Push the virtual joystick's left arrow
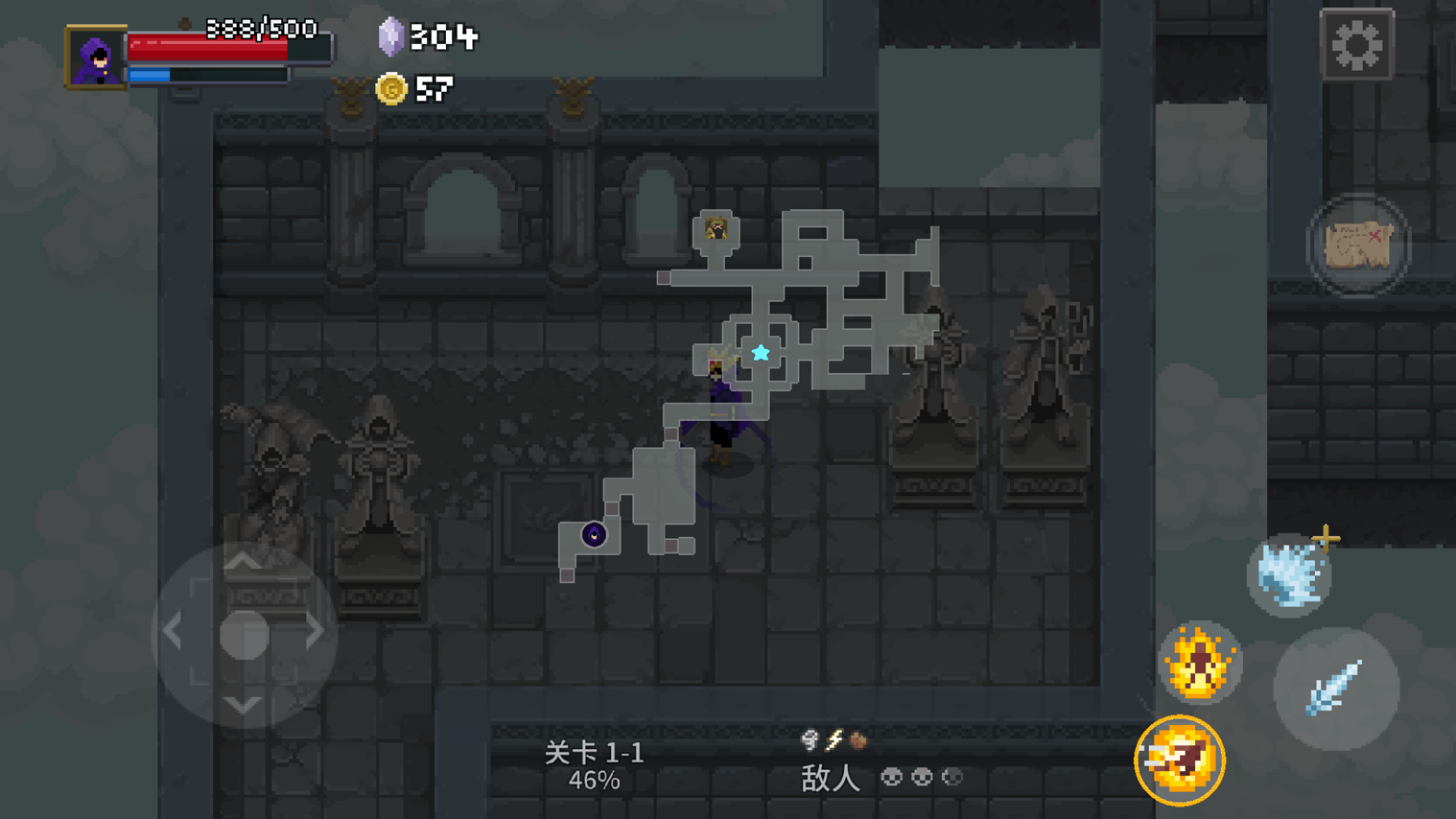The height and width of the screenshot is (819, 1456). [173, 631]
